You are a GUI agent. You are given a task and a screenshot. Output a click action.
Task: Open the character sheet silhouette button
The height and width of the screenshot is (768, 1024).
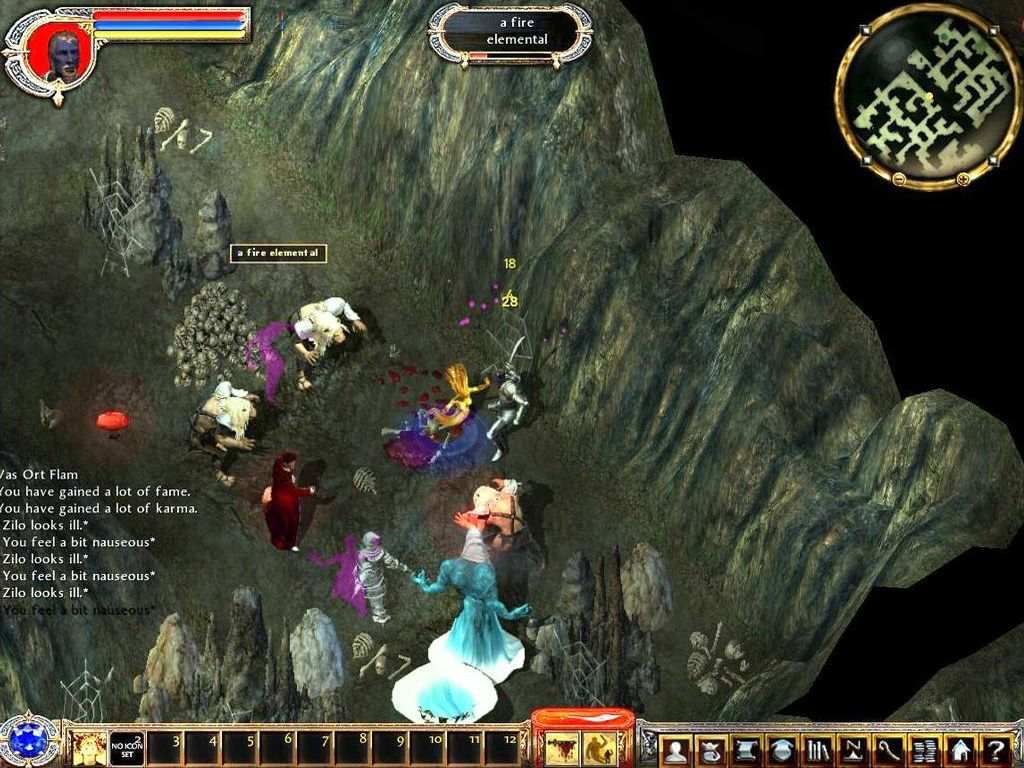676,749
